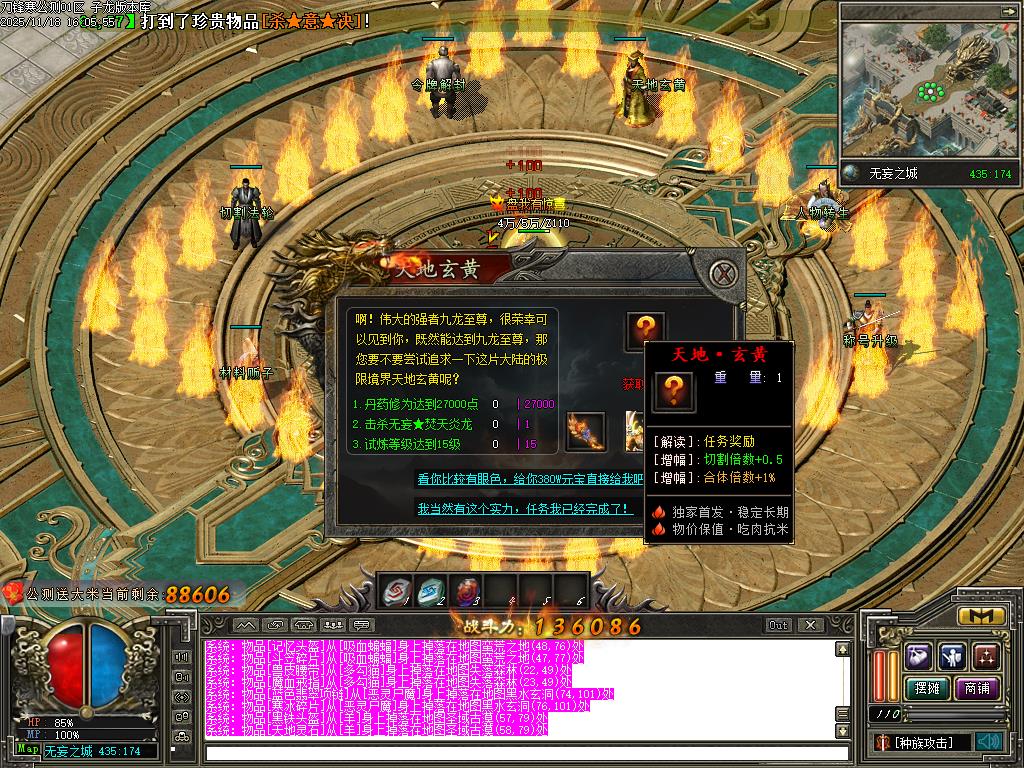Use hotbar slot 1 red swirl item

[x=397, y=591]
